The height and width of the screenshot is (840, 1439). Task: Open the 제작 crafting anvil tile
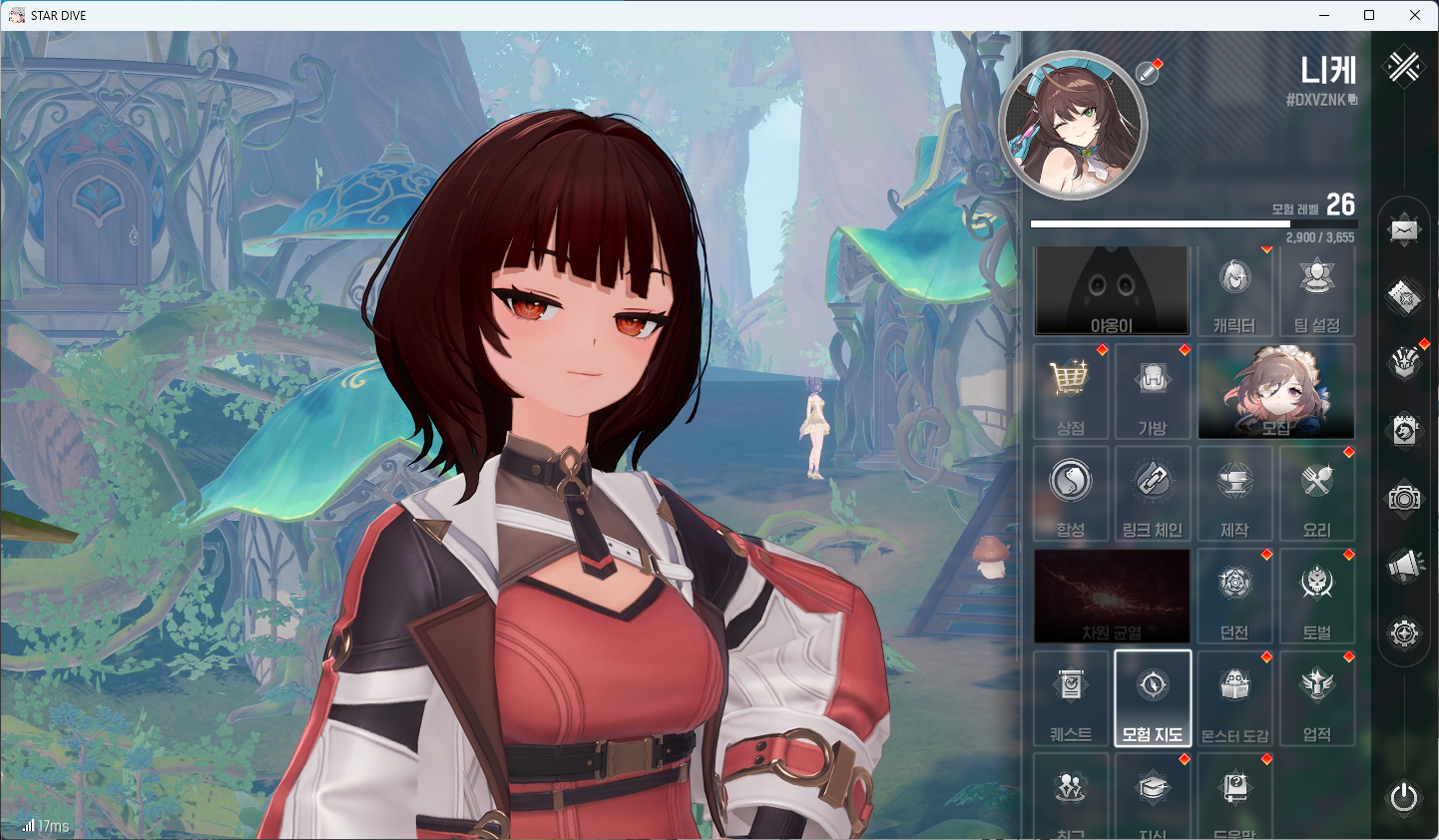pyautogui.click(x=1234, y=494)
